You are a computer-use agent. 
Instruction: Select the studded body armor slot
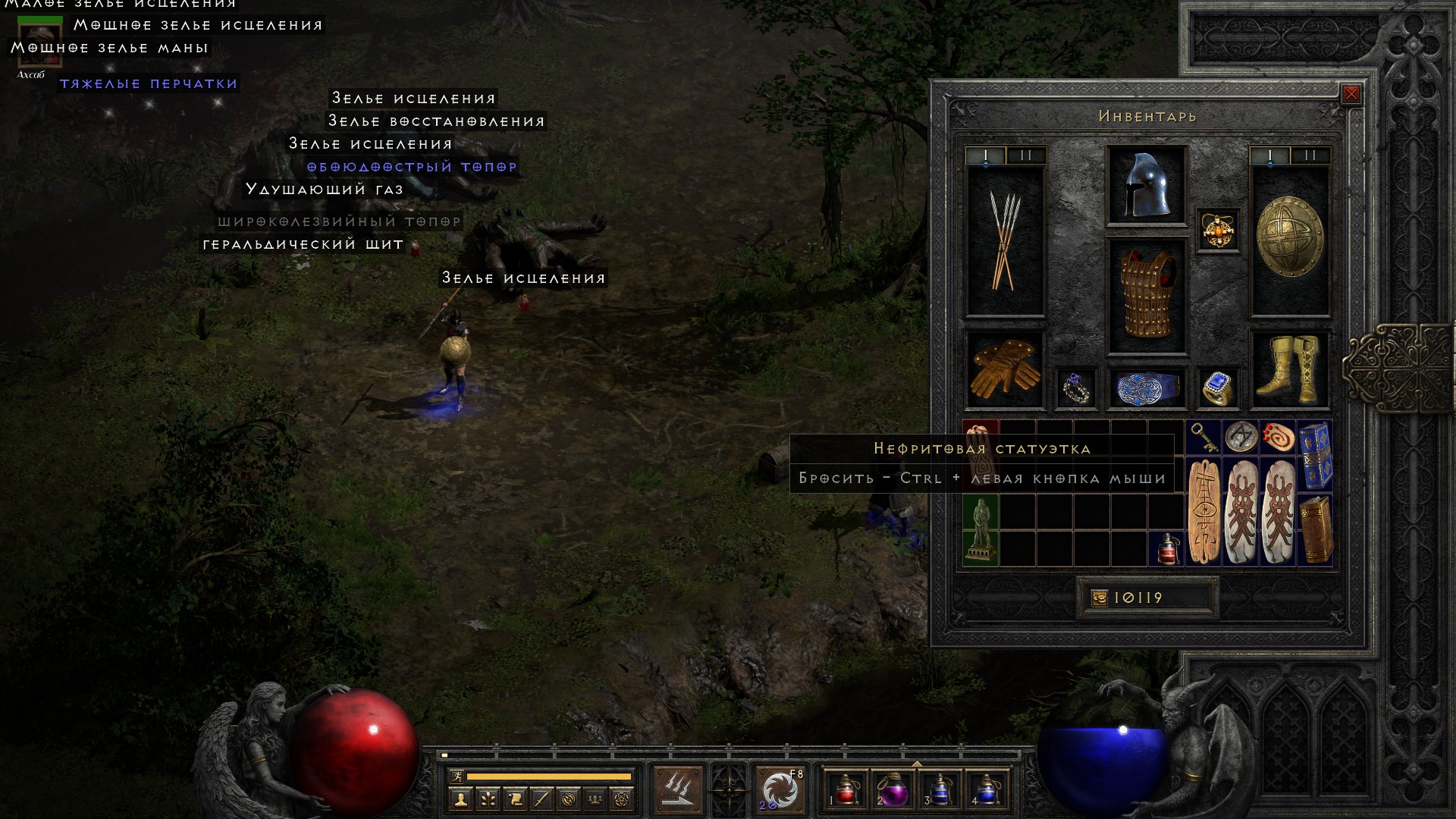pos(1146,296)
